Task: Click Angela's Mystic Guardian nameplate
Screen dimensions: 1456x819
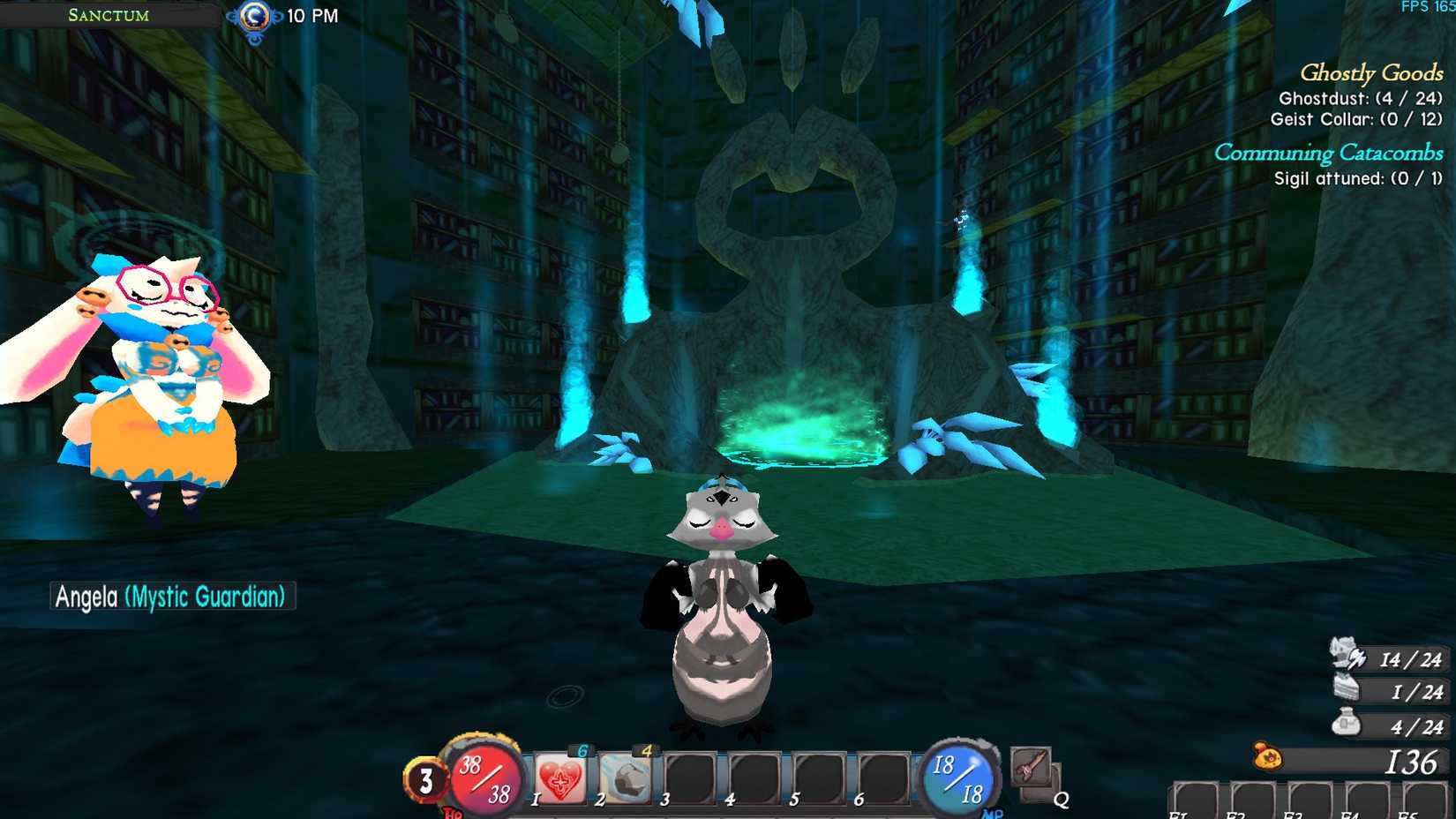Action: [172, 596]
